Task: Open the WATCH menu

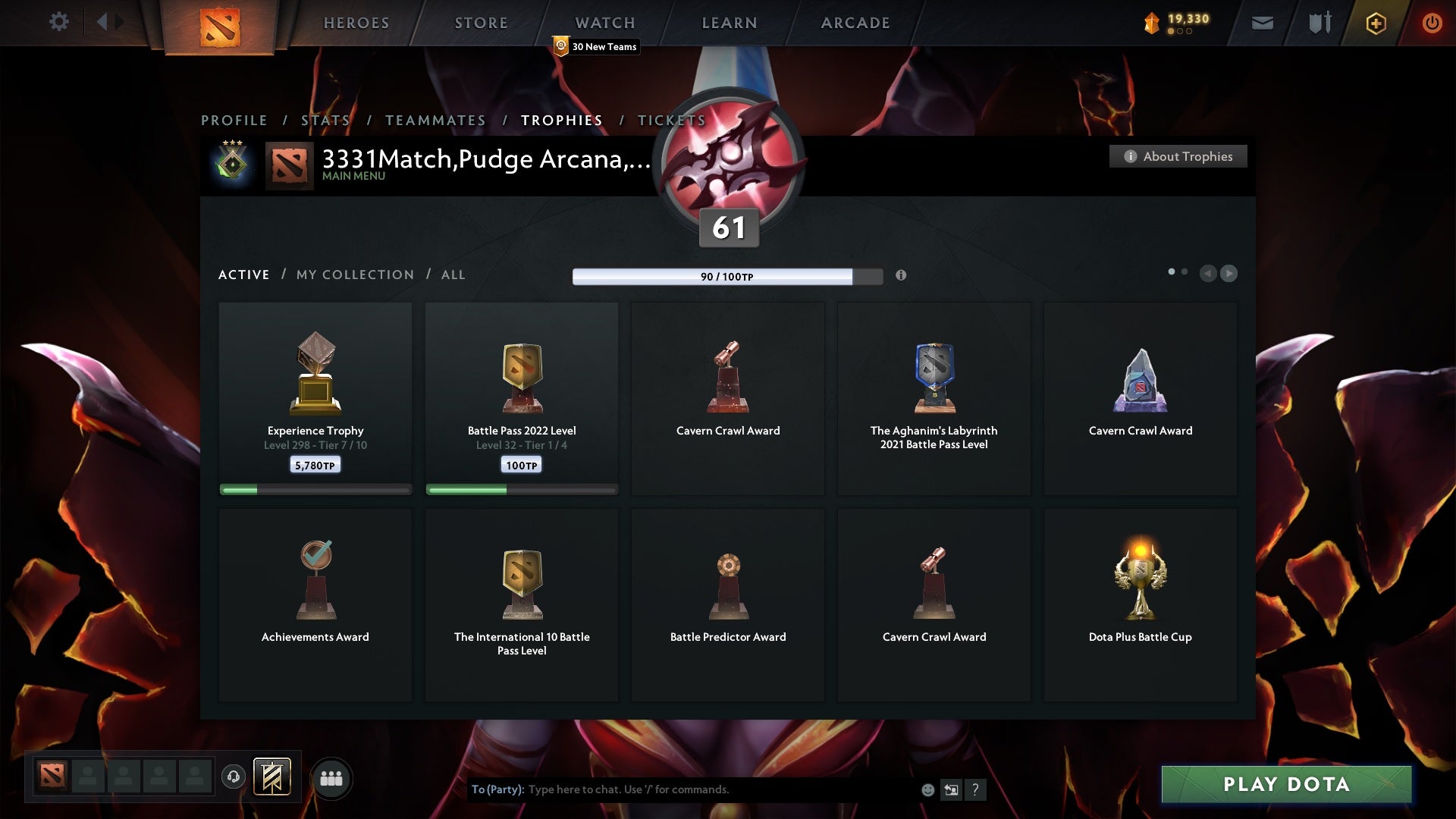Action: tap(604, 23)
